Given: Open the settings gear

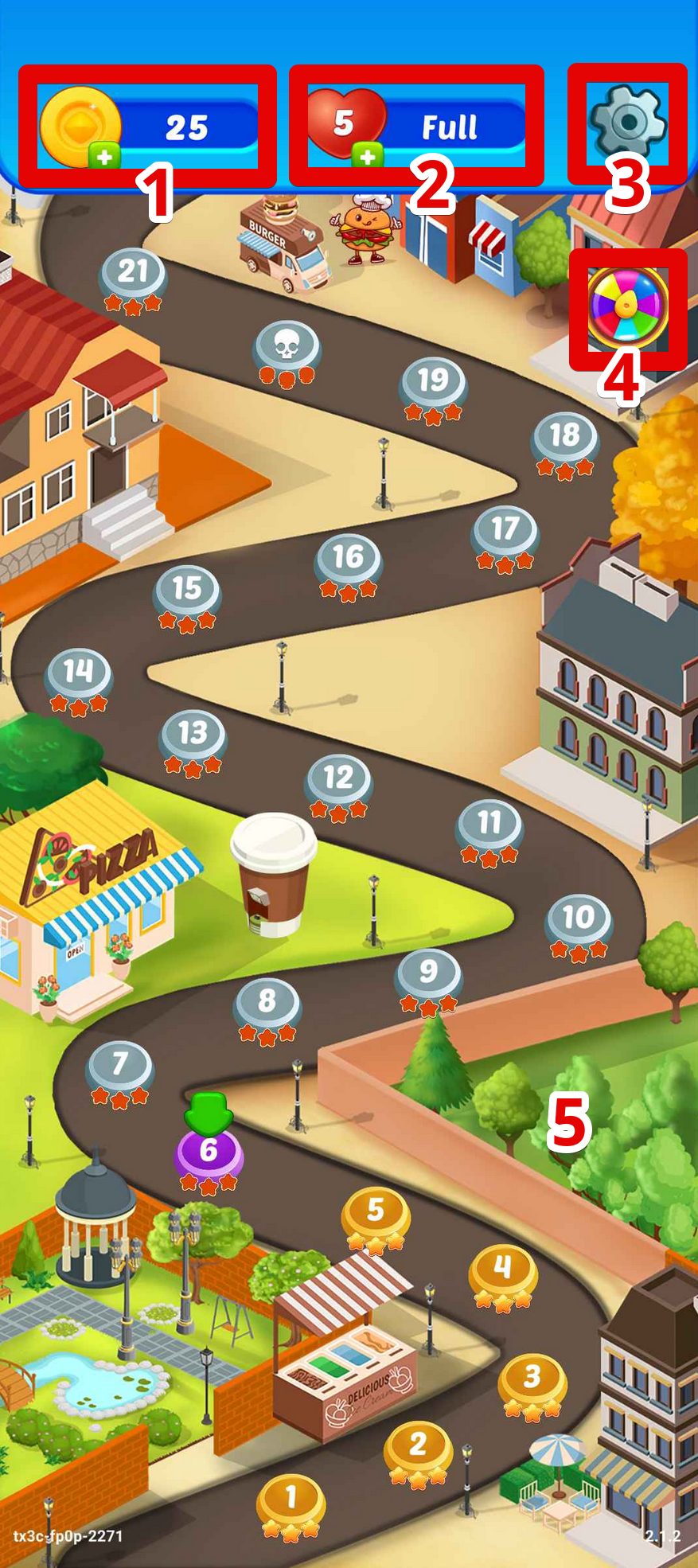Looking at the screenshot, I should (x=627, y=123).
